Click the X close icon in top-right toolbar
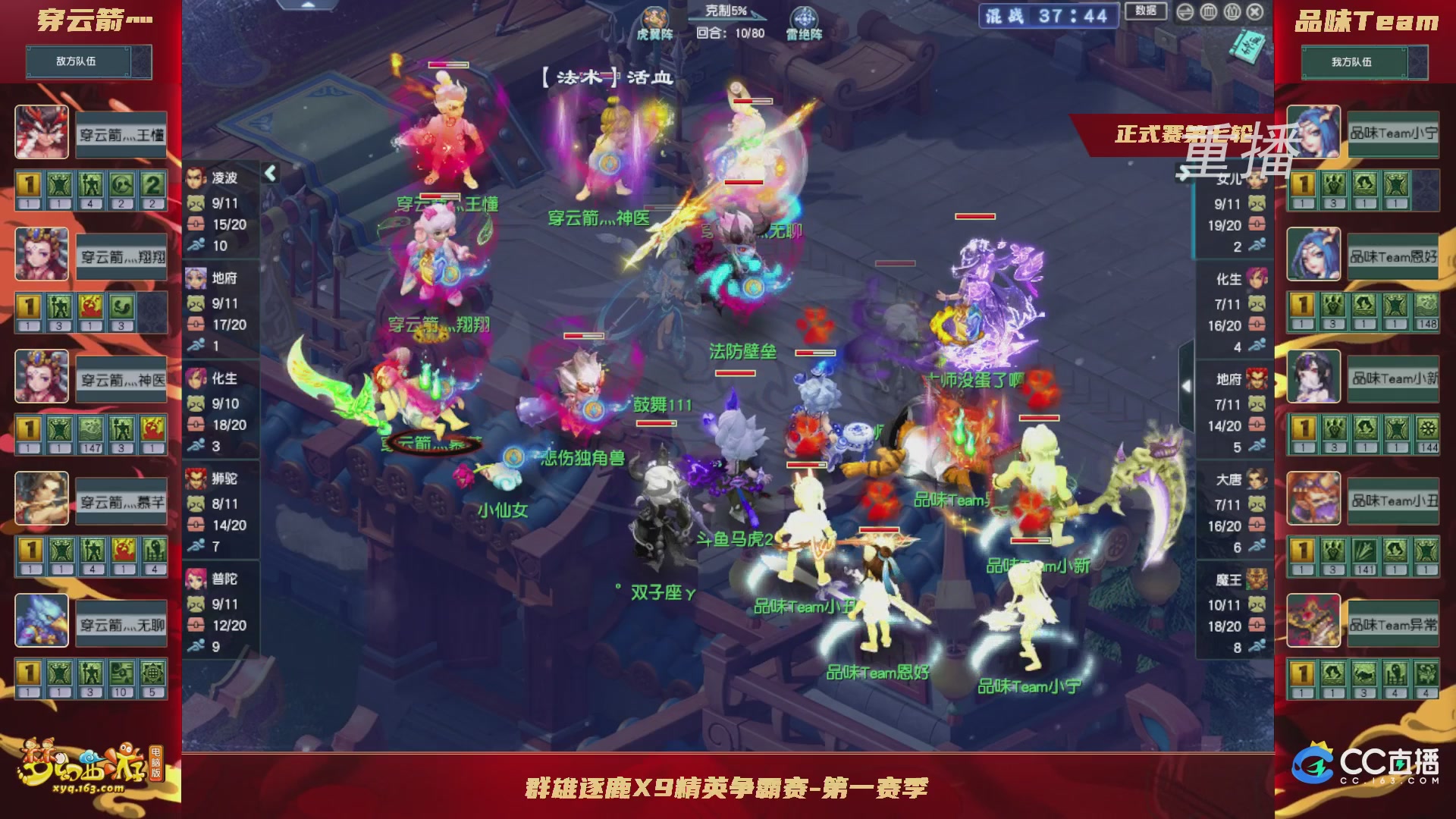Viewport: 1456px width, 819px height. pos(1255,13)
